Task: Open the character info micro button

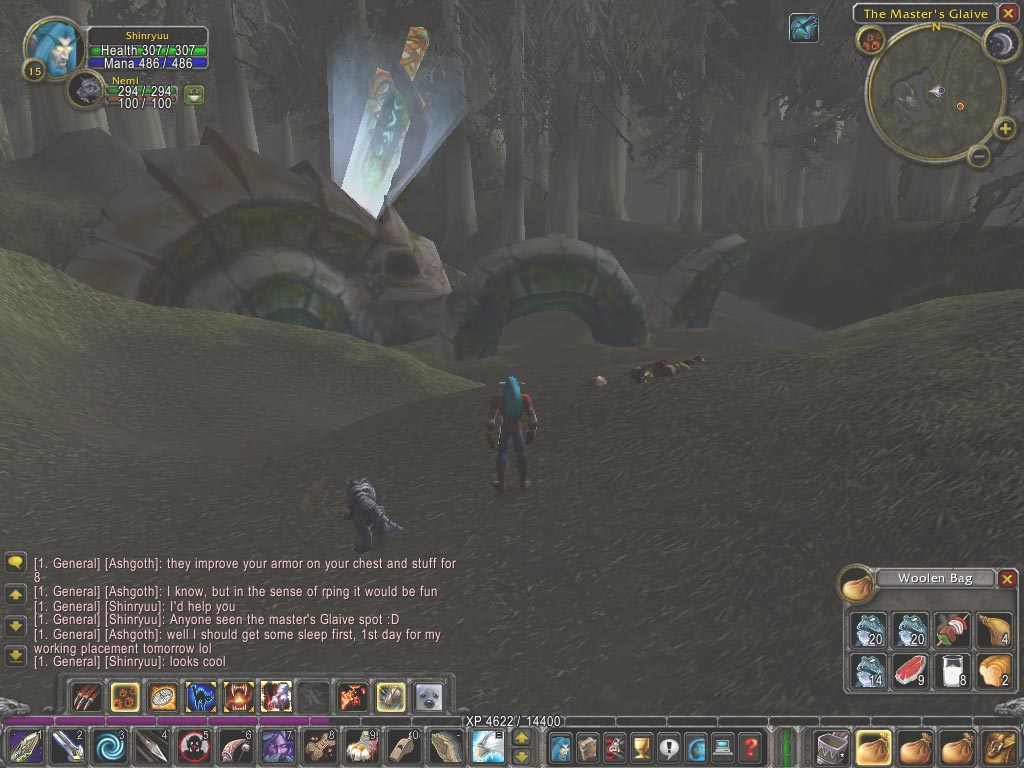Action: click(x=560, y=746)
